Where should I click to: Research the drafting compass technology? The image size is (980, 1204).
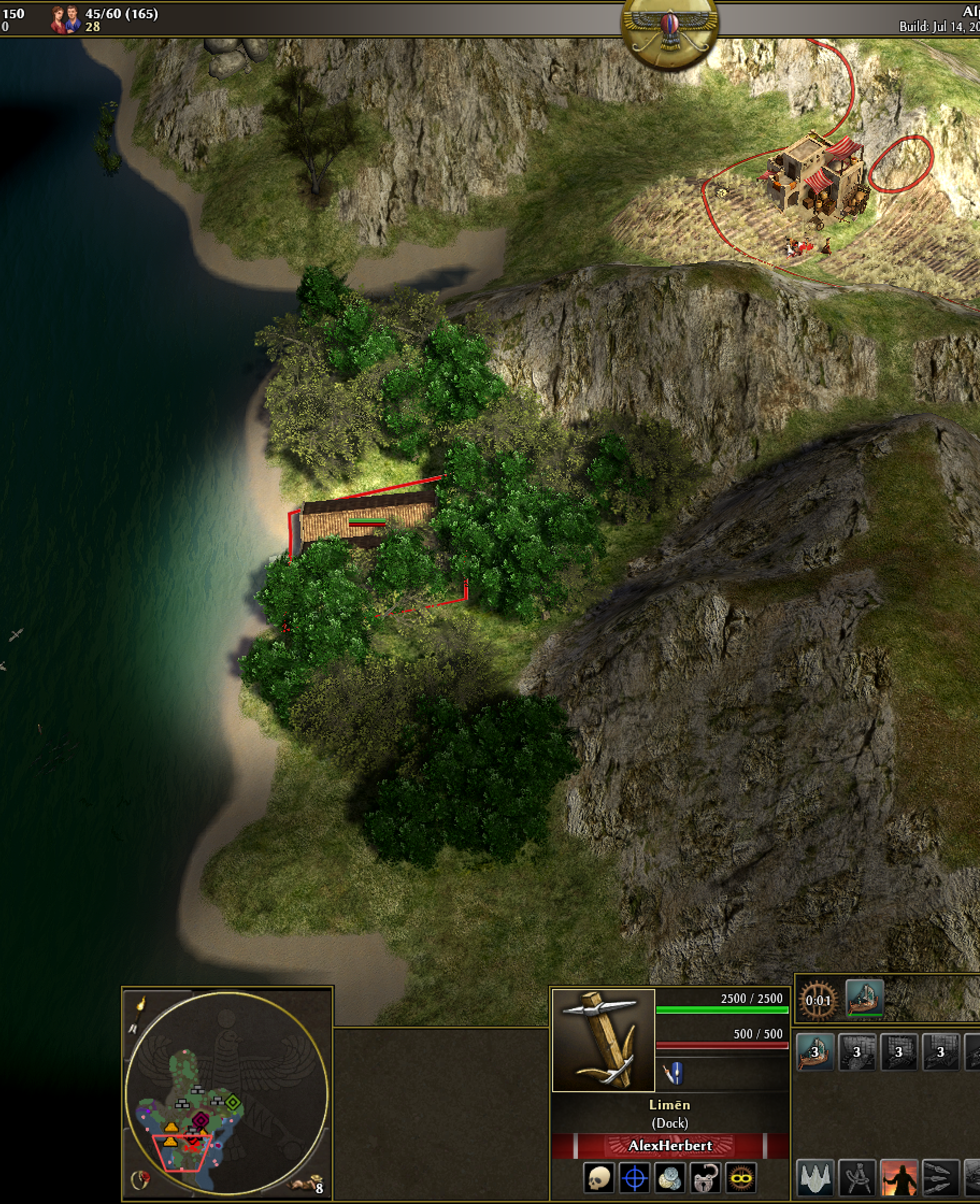(x=857, y=1178)
